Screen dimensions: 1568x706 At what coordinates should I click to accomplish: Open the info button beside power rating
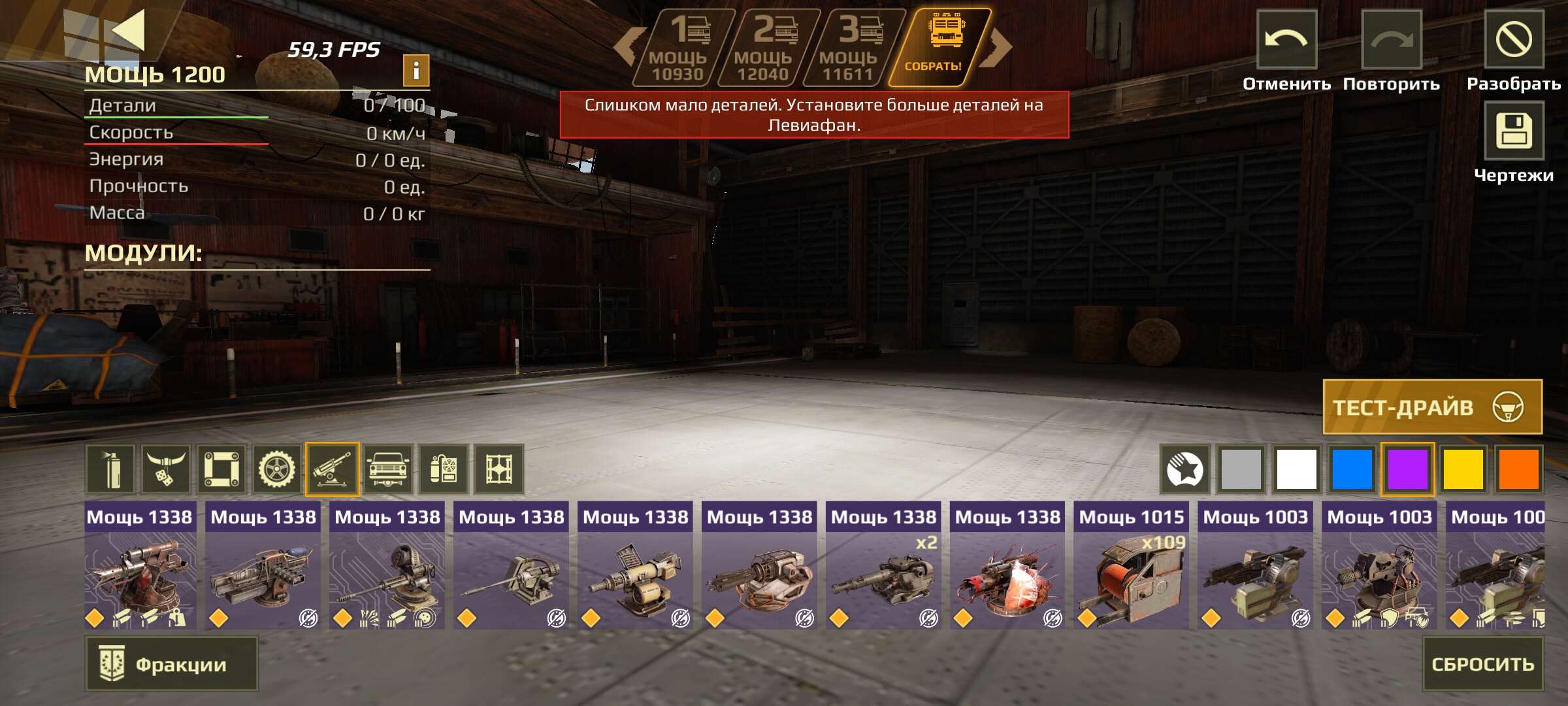pos(416,71)
